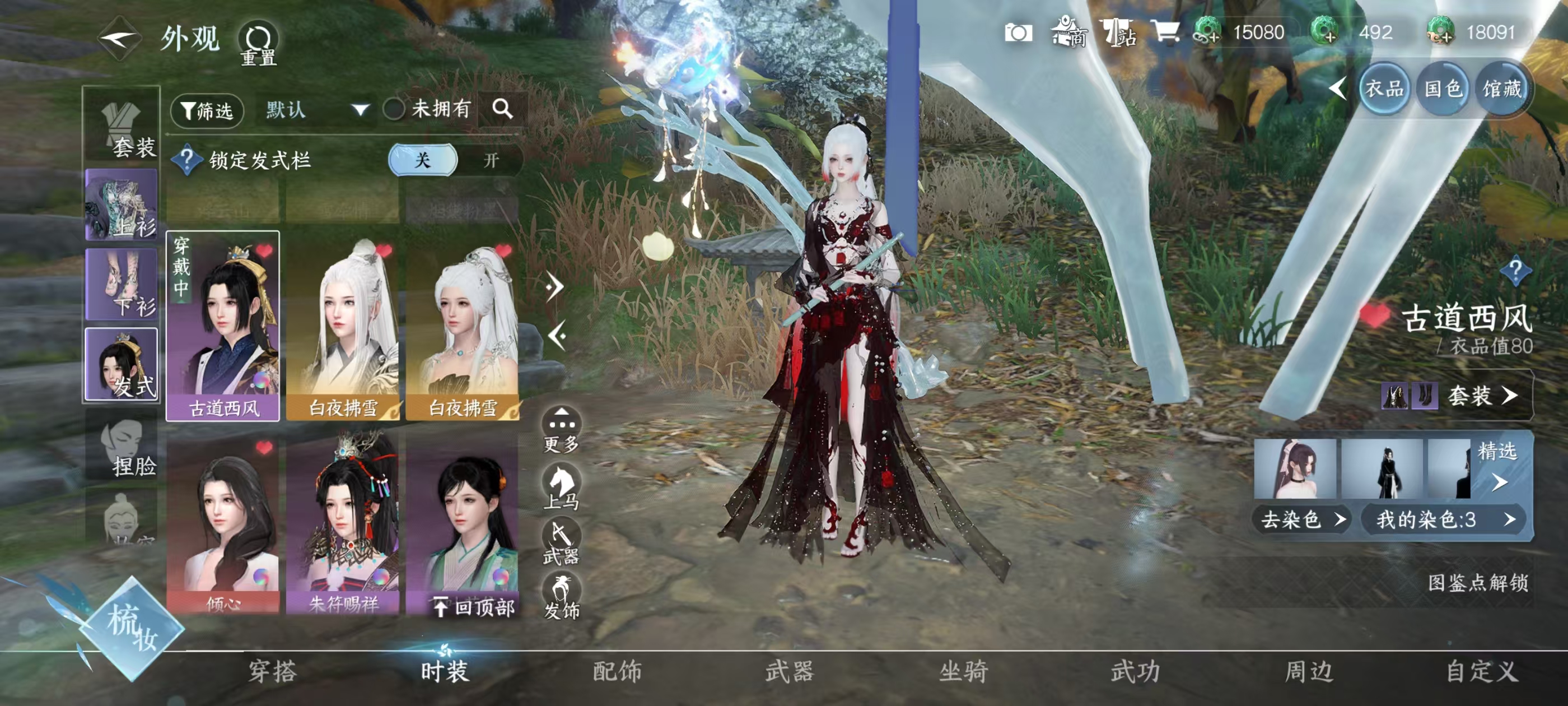The height and width of the screenshot is (706, 1568).
Task: Click the 重置 reset button
Action: point(259,46)
